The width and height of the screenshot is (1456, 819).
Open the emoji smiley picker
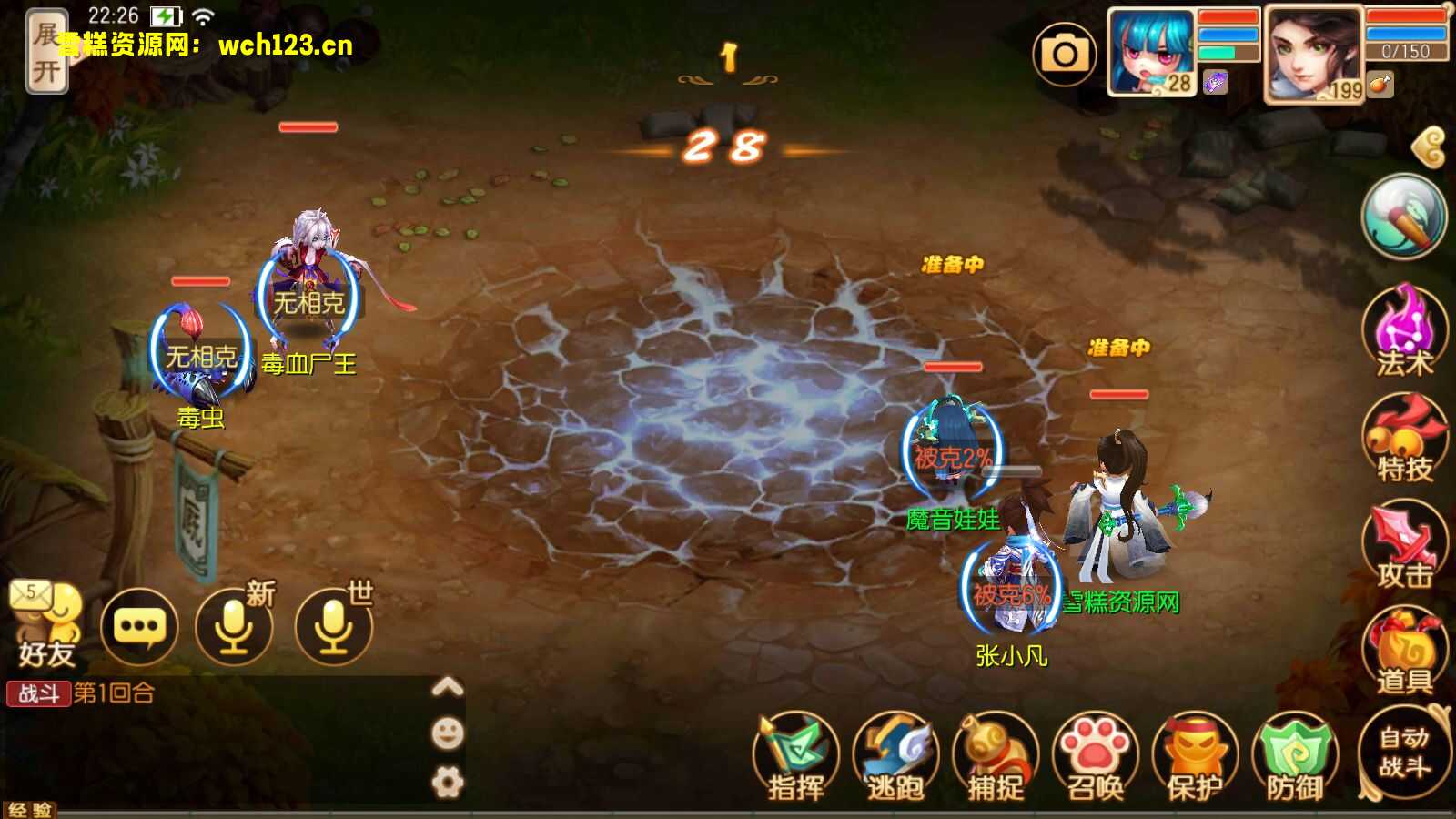tap(447, 733)
